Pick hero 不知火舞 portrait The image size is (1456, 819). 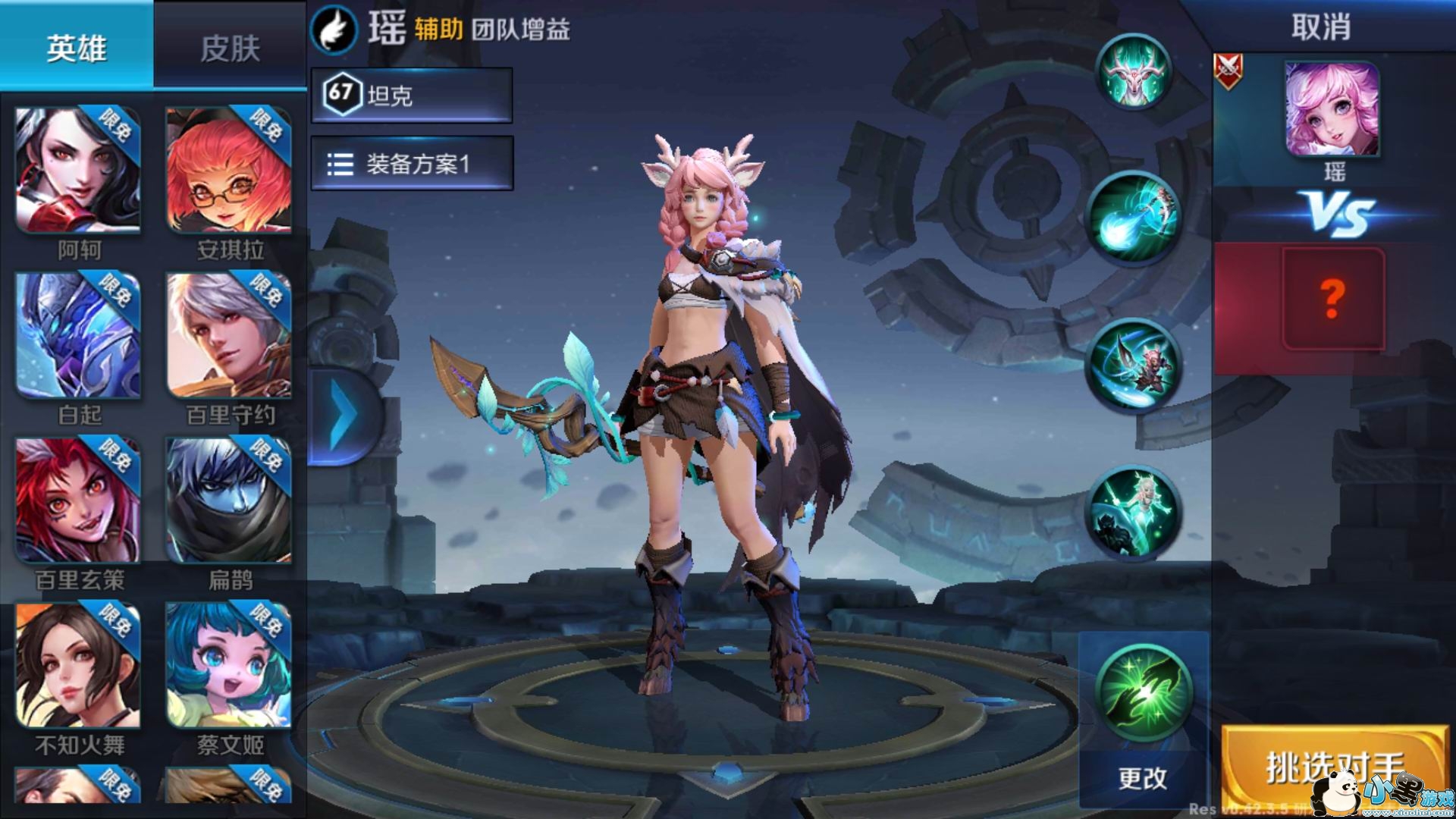[78, 666]
